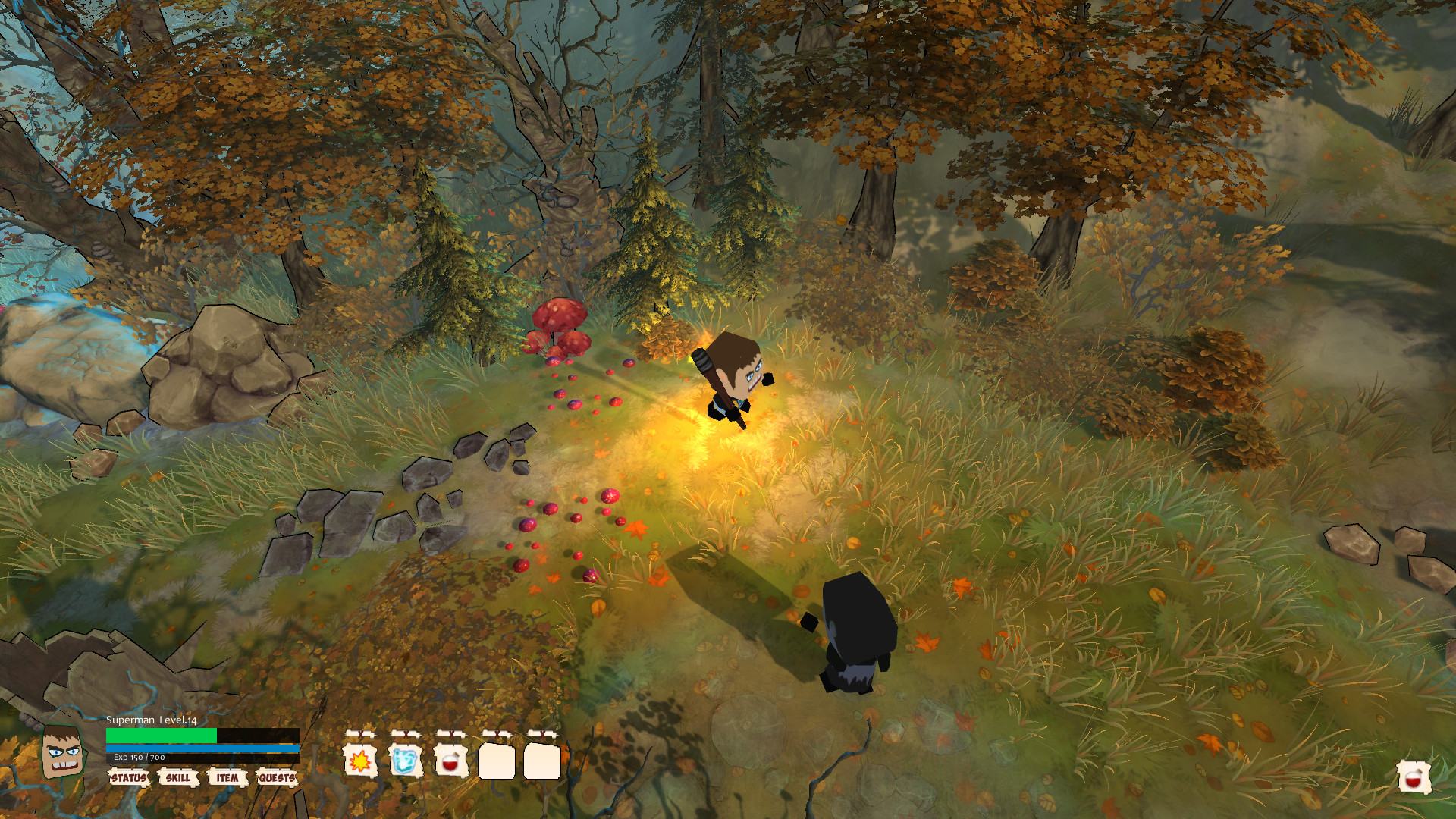Click the standalone red potion quick-use icon
1456x819 pixels.
click(1415, 779)
